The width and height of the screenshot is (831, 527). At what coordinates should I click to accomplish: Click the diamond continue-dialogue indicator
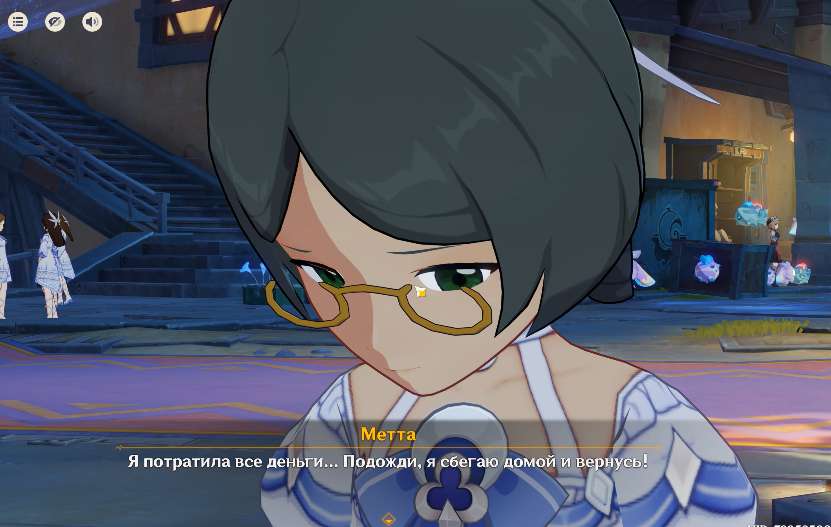(389, 519)
